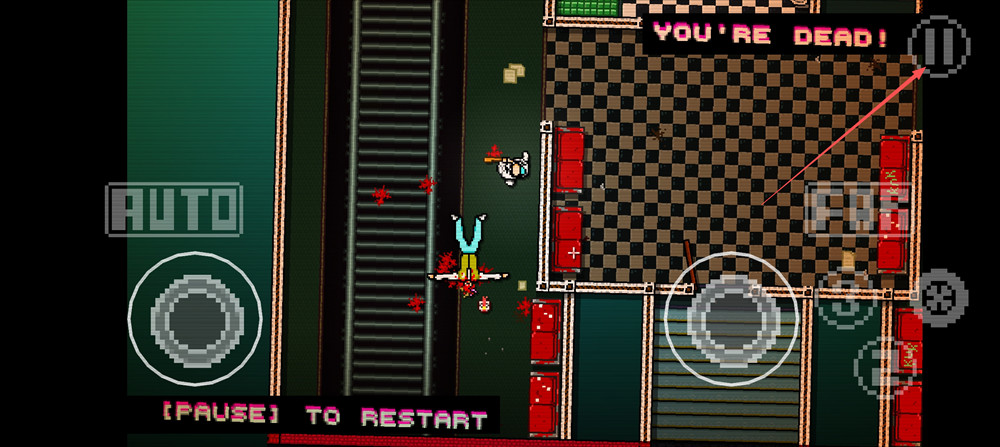Viewport: 1000px width, 447px height.
Task: Toggle the AUTO aim button
Action: pyautogui.click(x=174, y=209)
